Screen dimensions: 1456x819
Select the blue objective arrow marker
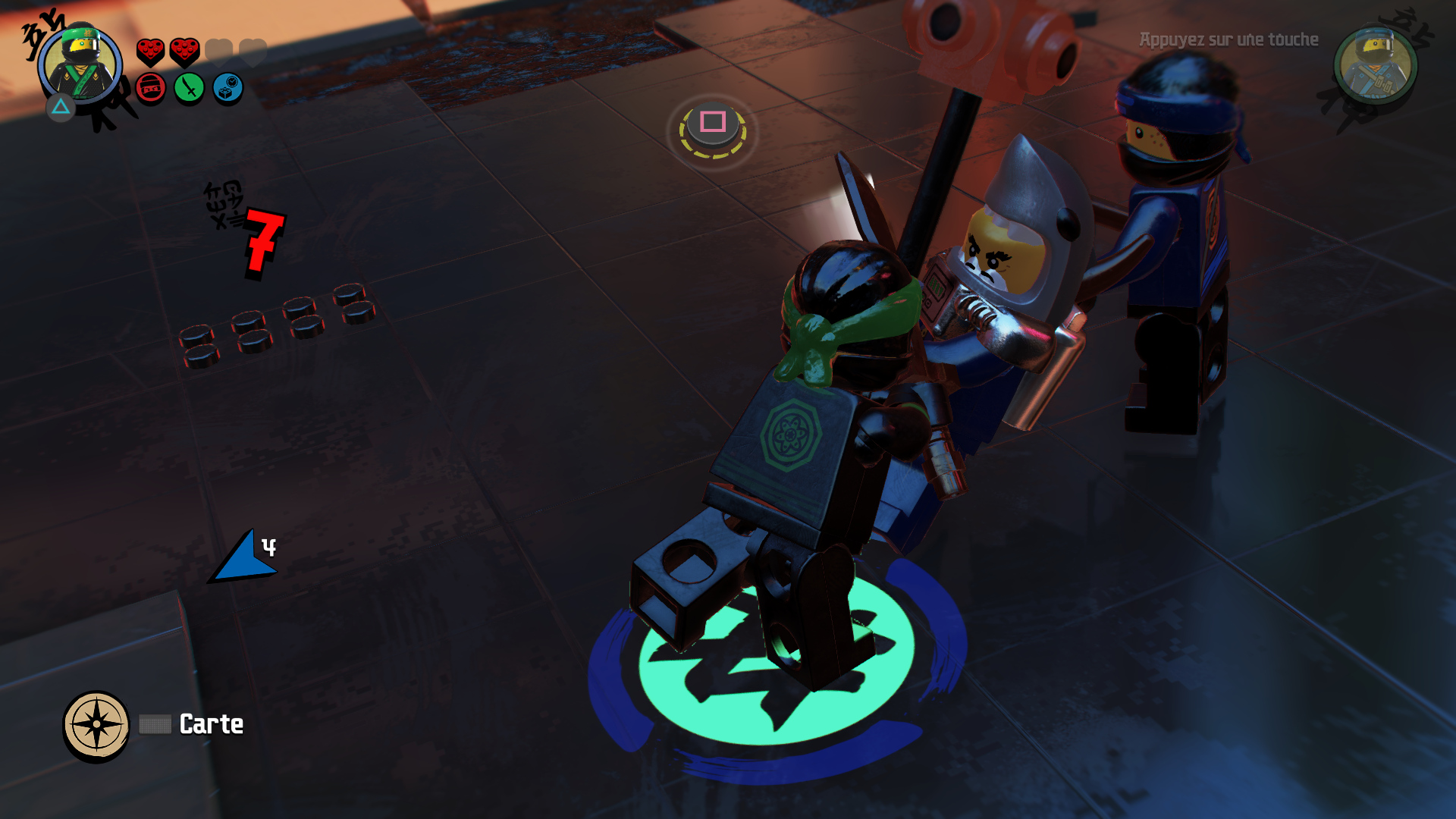click(241, 559)
